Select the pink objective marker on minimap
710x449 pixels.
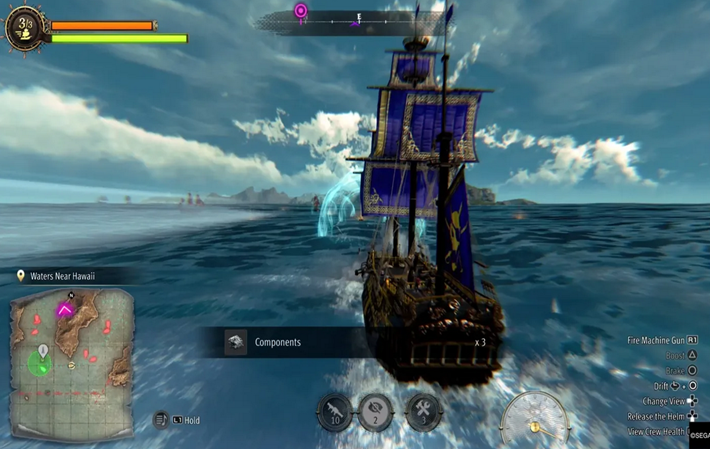coord(65,310)
